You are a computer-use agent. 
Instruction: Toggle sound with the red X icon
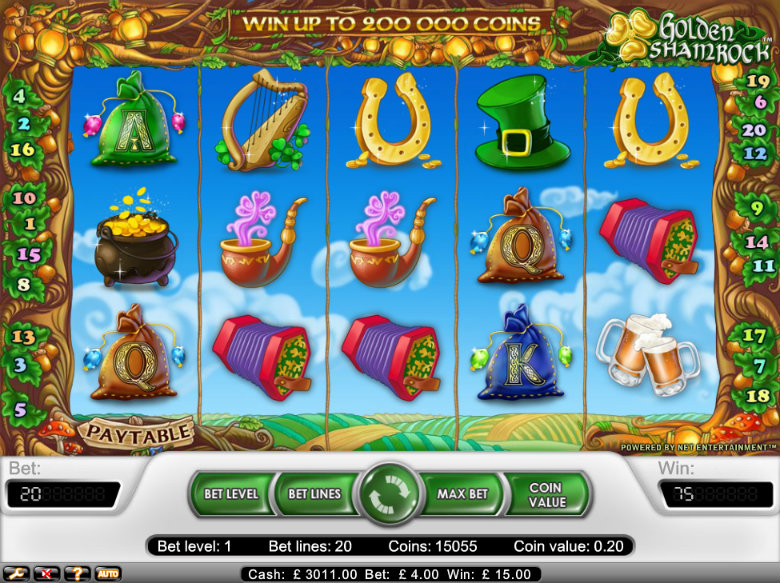[47, 573]
